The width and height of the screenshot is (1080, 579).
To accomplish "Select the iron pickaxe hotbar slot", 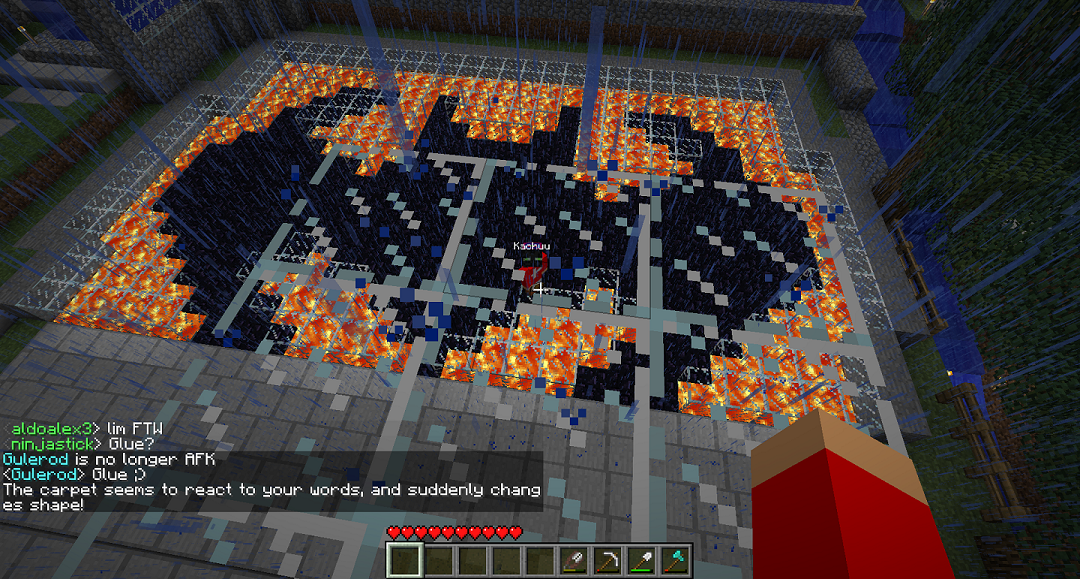I will click(607, 561).
